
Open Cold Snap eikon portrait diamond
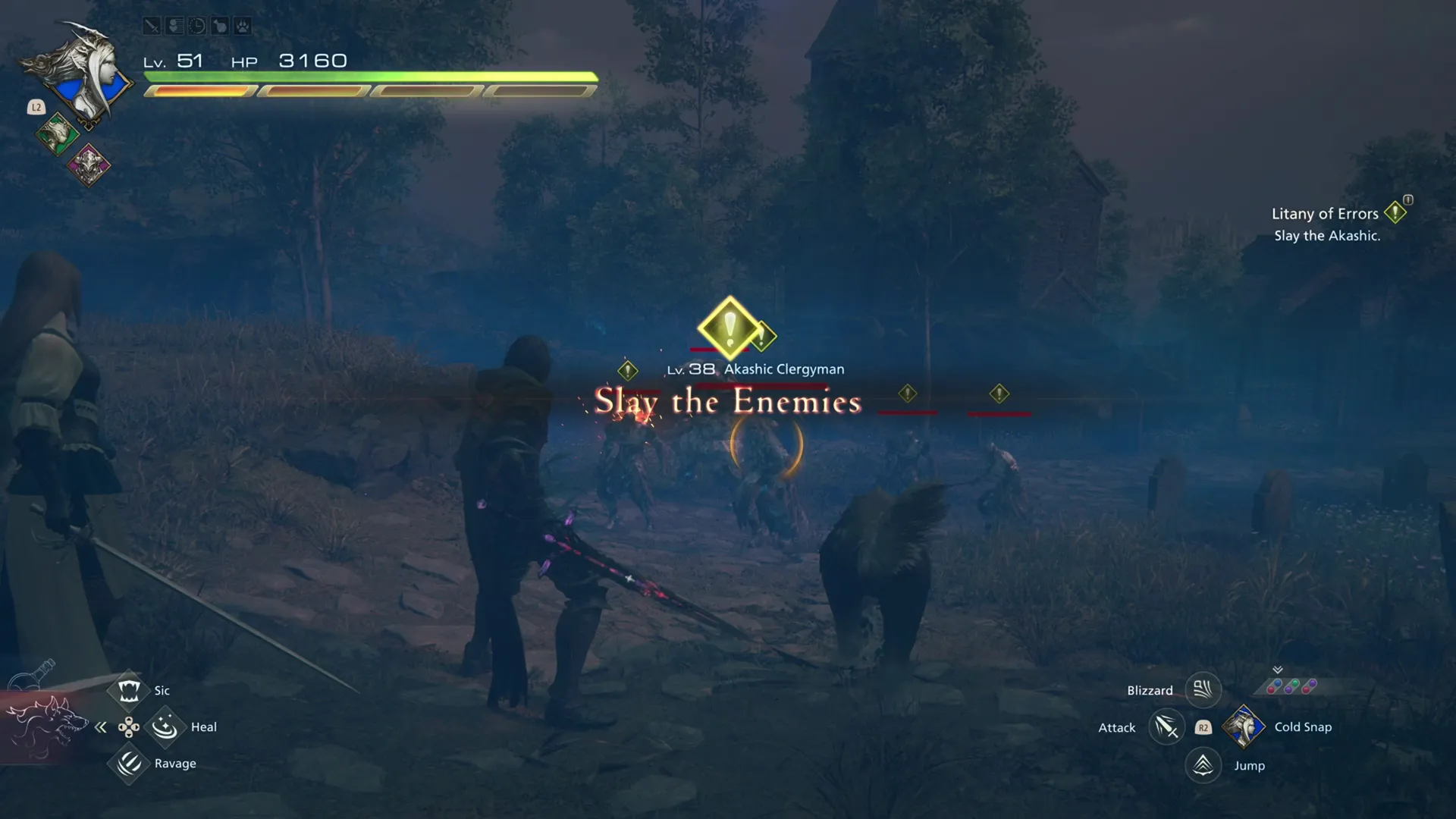pos(1244,726)
